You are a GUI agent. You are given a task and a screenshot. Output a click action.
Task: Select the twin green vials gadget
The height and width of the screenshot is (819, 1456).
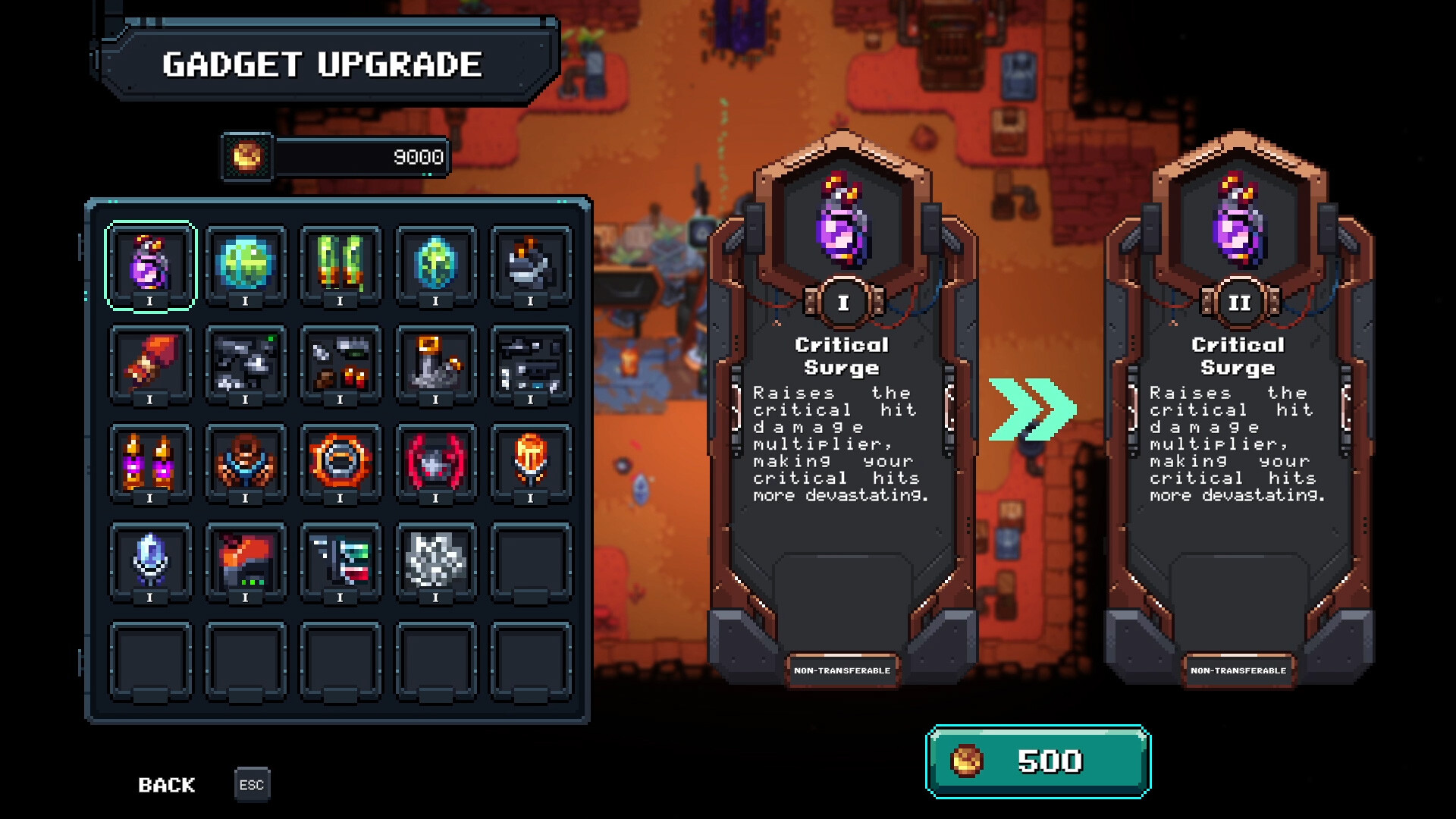[x=340, y=265]
